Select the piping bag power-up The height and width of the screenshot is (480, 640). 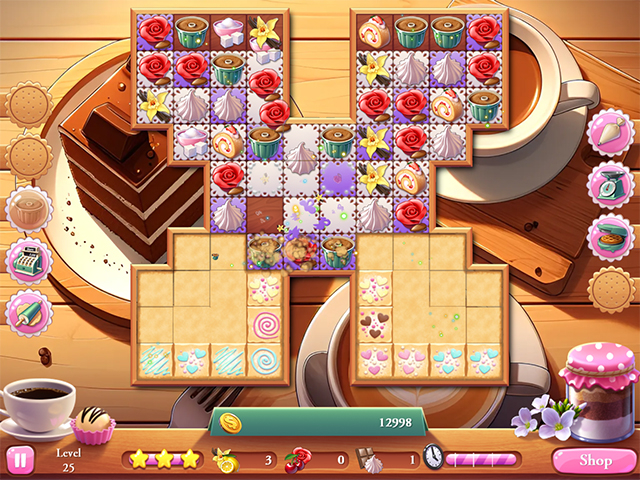[607, 133]
